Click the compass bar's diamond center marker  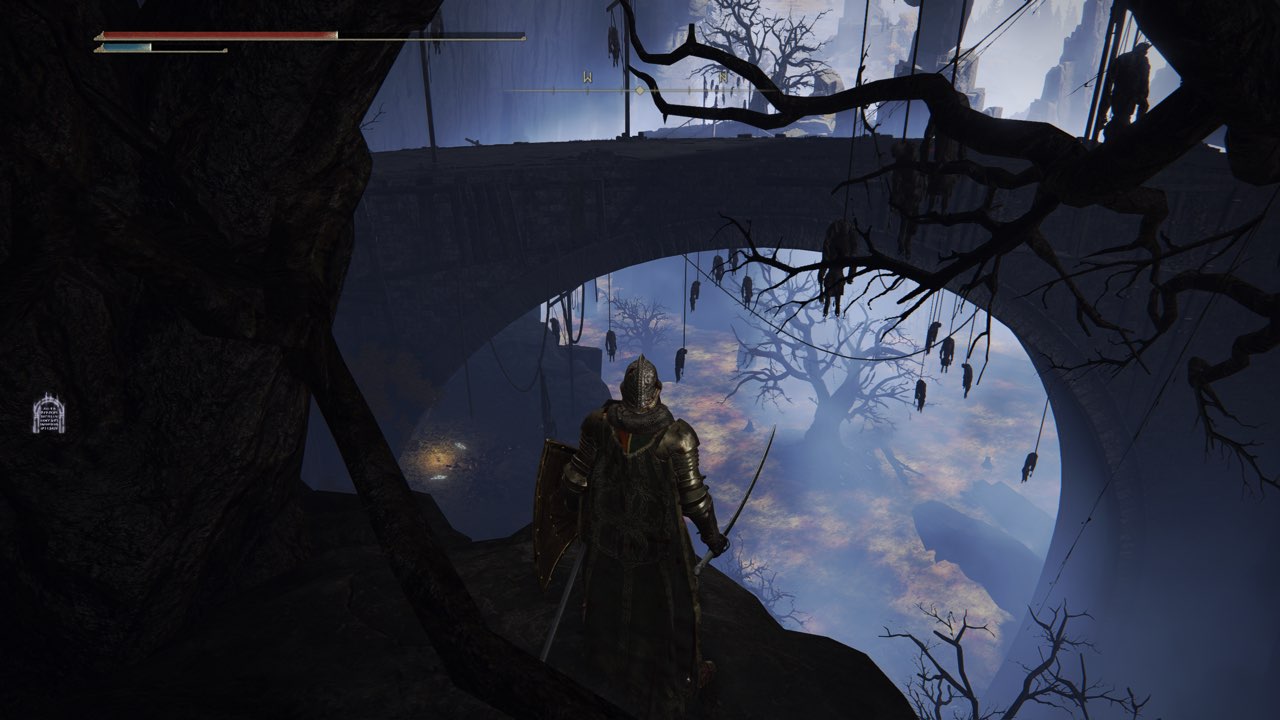pos(640,90)
